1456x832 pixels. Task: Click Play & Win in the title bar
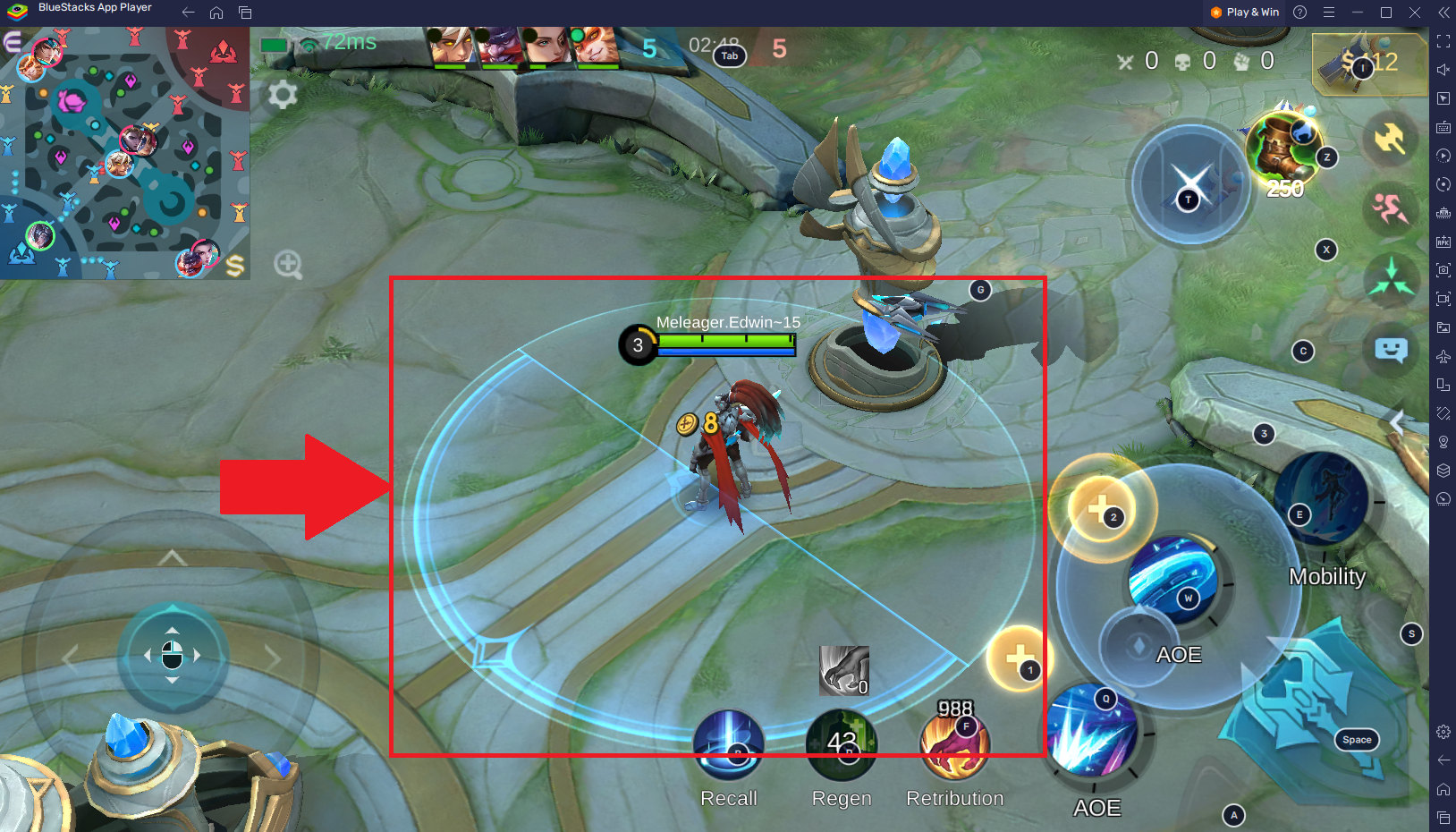point(1243,13)
